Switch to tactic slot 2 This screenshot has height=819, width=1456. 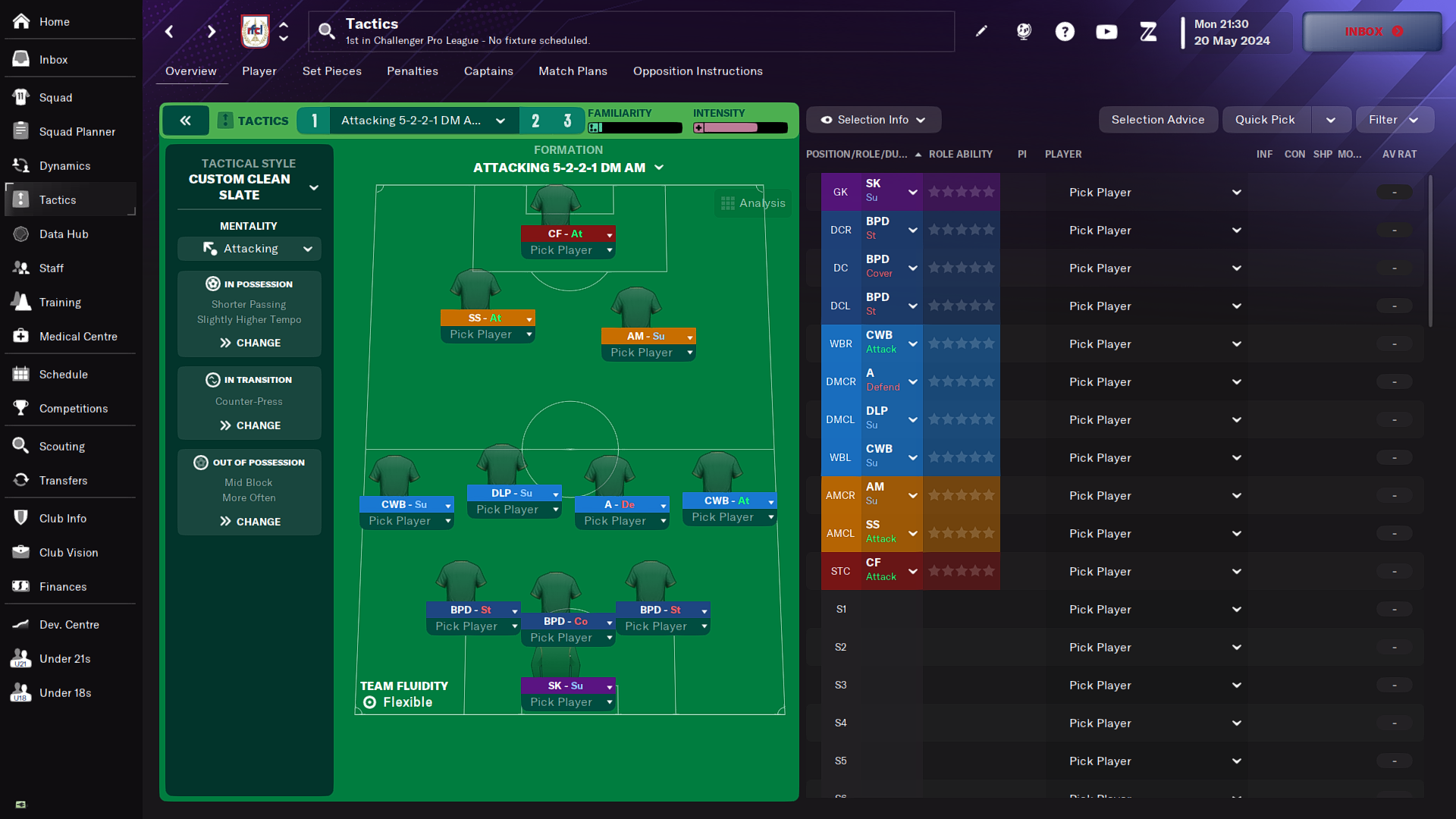tap(535, 120)
